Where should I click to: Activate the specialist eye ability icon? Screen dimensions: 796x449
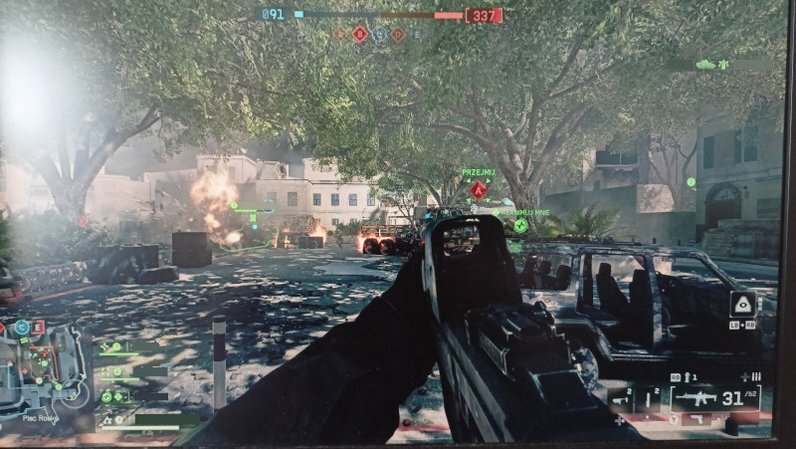coord(742,306)
